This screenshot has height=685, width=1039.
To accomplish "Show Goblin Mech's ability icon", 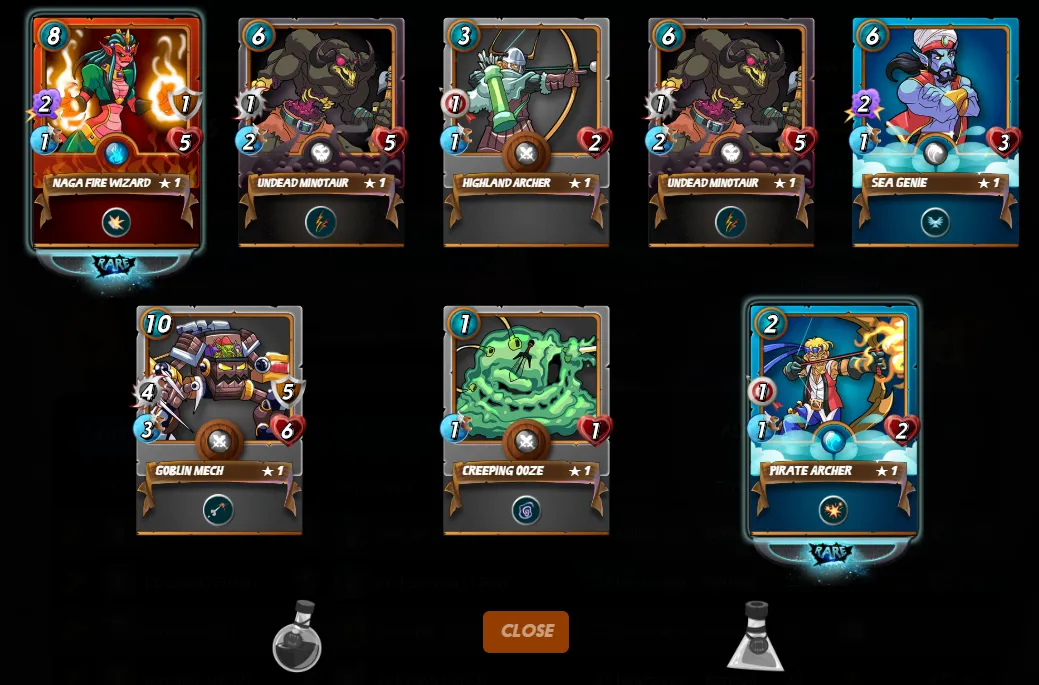I will click(218, 510).
